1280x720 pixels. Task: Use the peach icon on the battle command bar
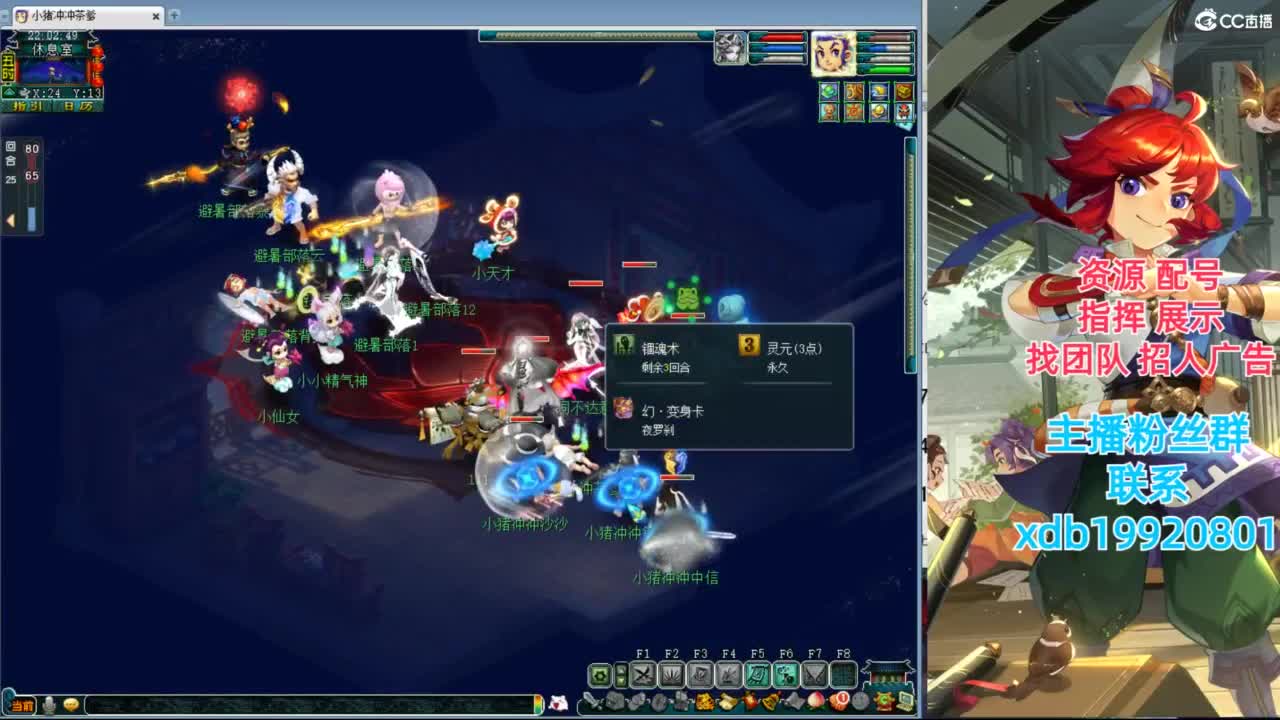[x=816, y=701]
